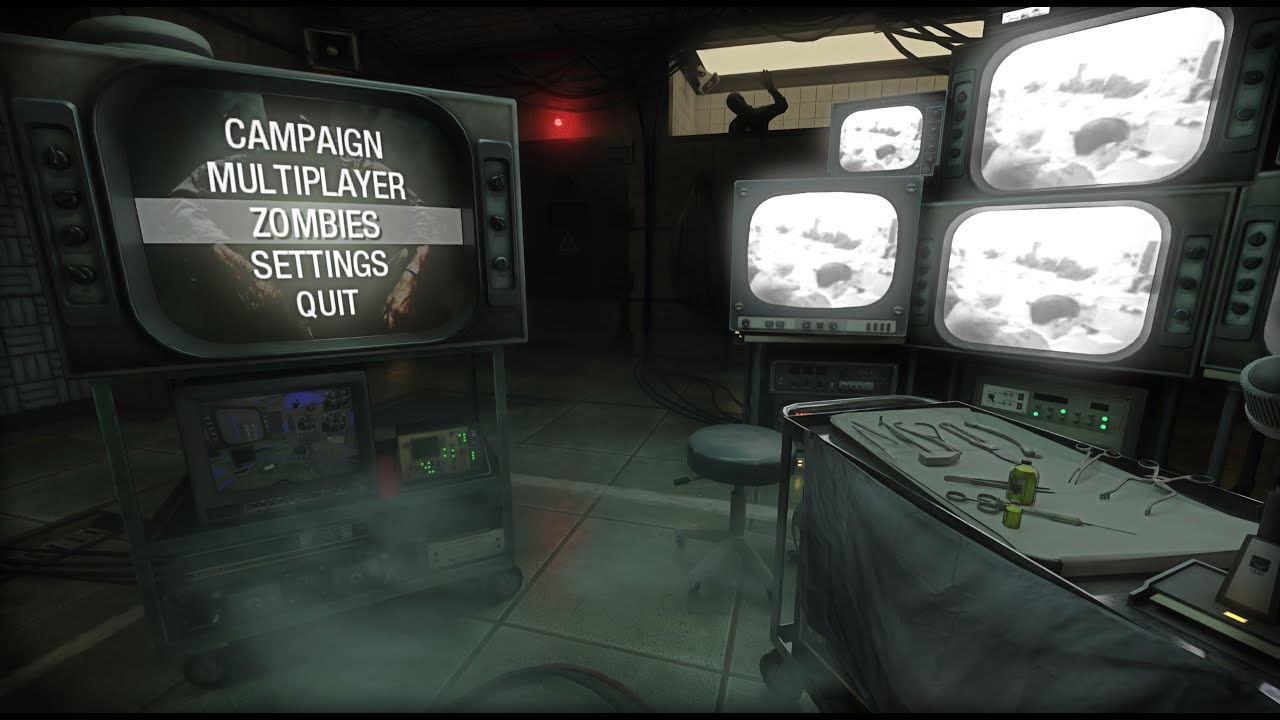This screenshot has height=720, width=1280.
Task: Open the Campaign mode
Action: [x=303, y=137]
